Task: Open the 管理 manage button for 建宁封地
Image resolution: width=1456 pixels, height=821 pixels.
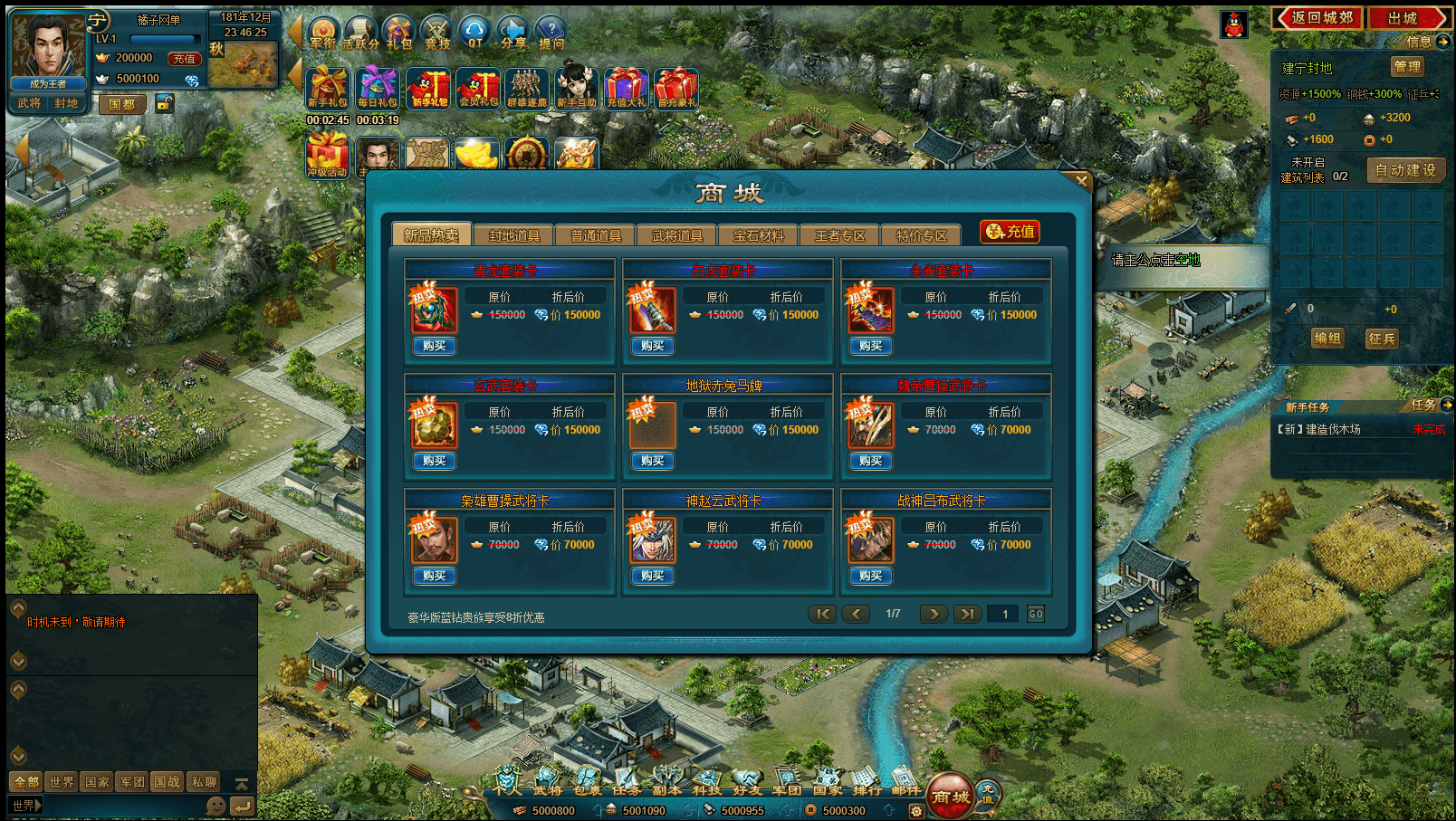Action: click(1407, 67)
